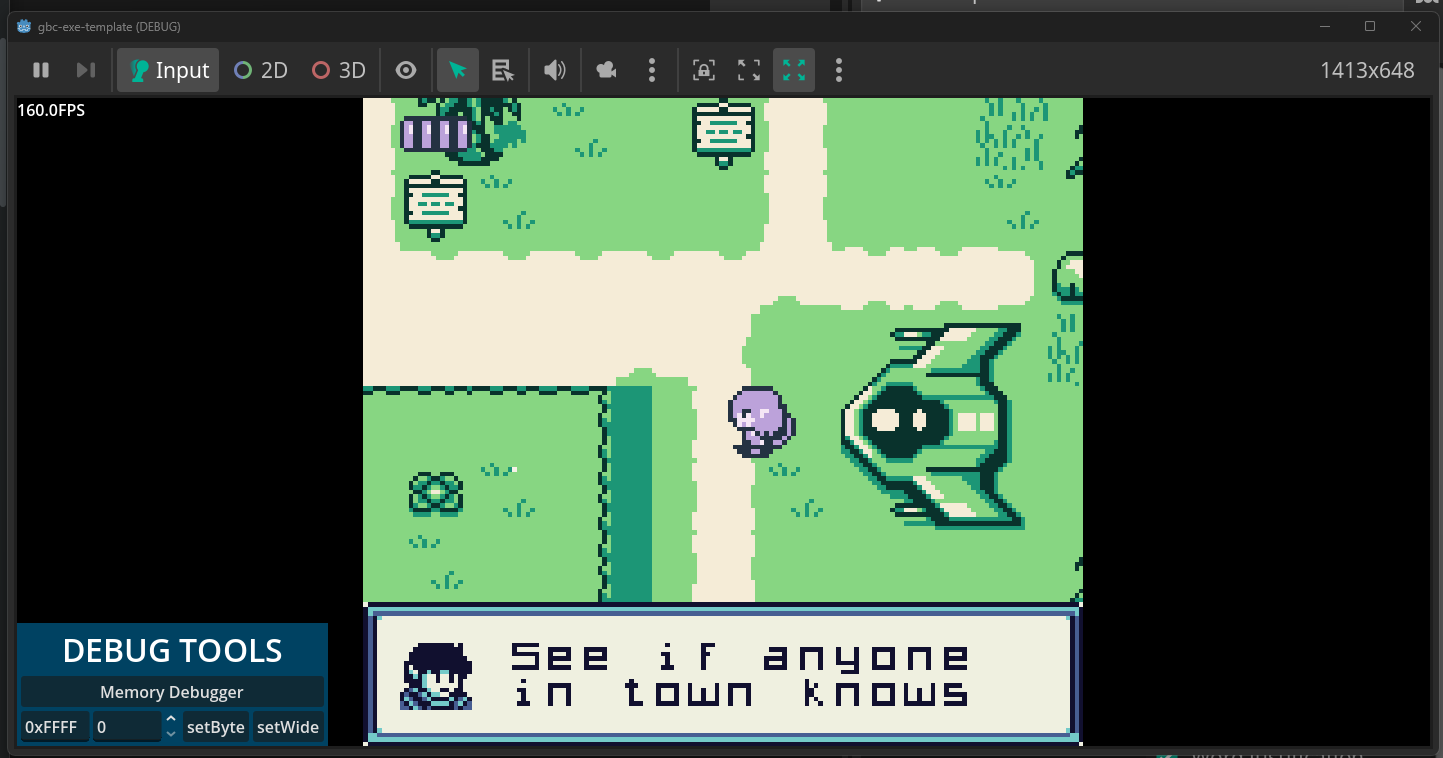Open the camera options overflow menu

point(652,70)
